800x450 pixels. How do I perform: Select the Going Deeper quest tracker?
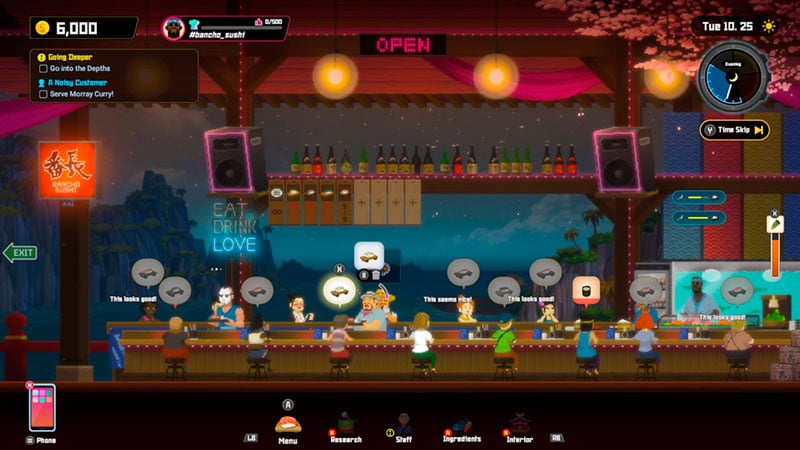pyautogui.click(x=65, y=57)
